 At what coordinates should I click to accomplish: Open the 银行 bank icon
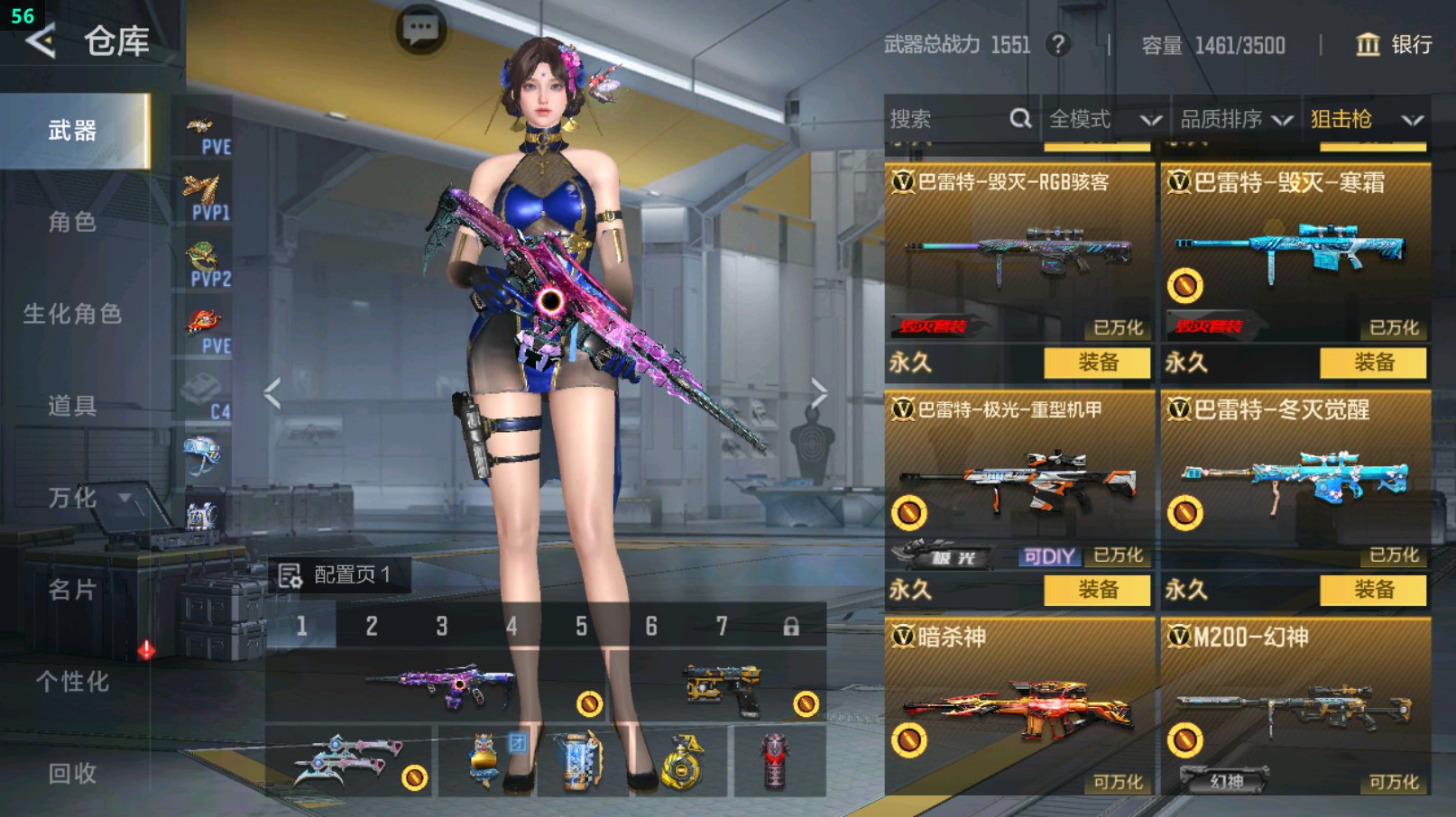pos(1370,44)
